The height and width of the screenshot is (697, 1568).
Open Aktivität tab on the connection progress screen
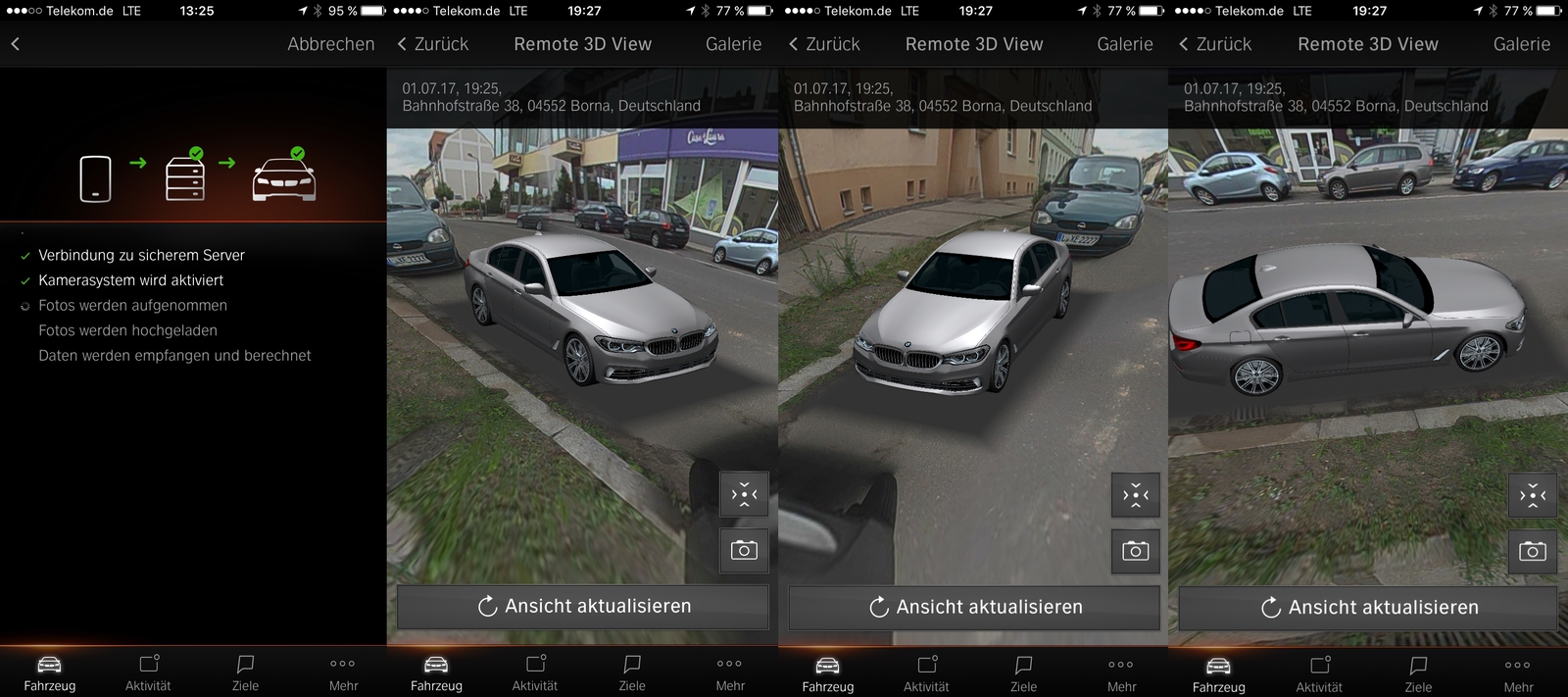[x=148, y=672]
